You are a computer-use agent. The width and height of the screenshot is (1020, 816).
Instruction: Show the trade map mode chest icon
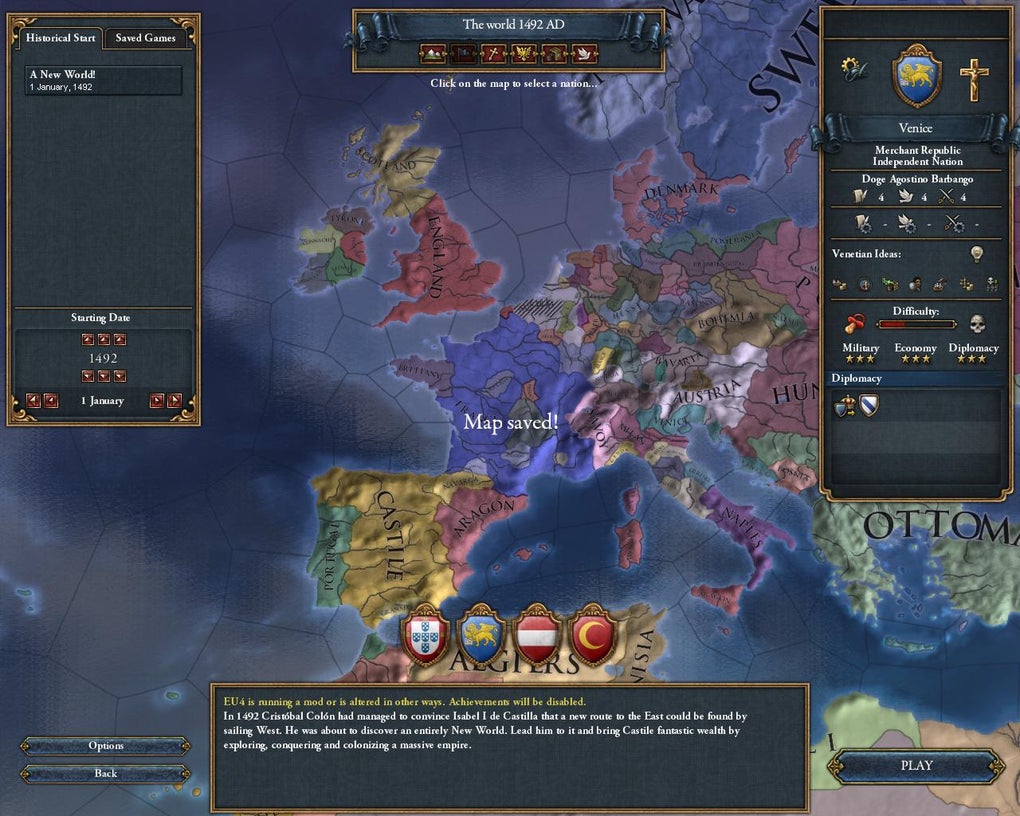click(x=554, y=53)
